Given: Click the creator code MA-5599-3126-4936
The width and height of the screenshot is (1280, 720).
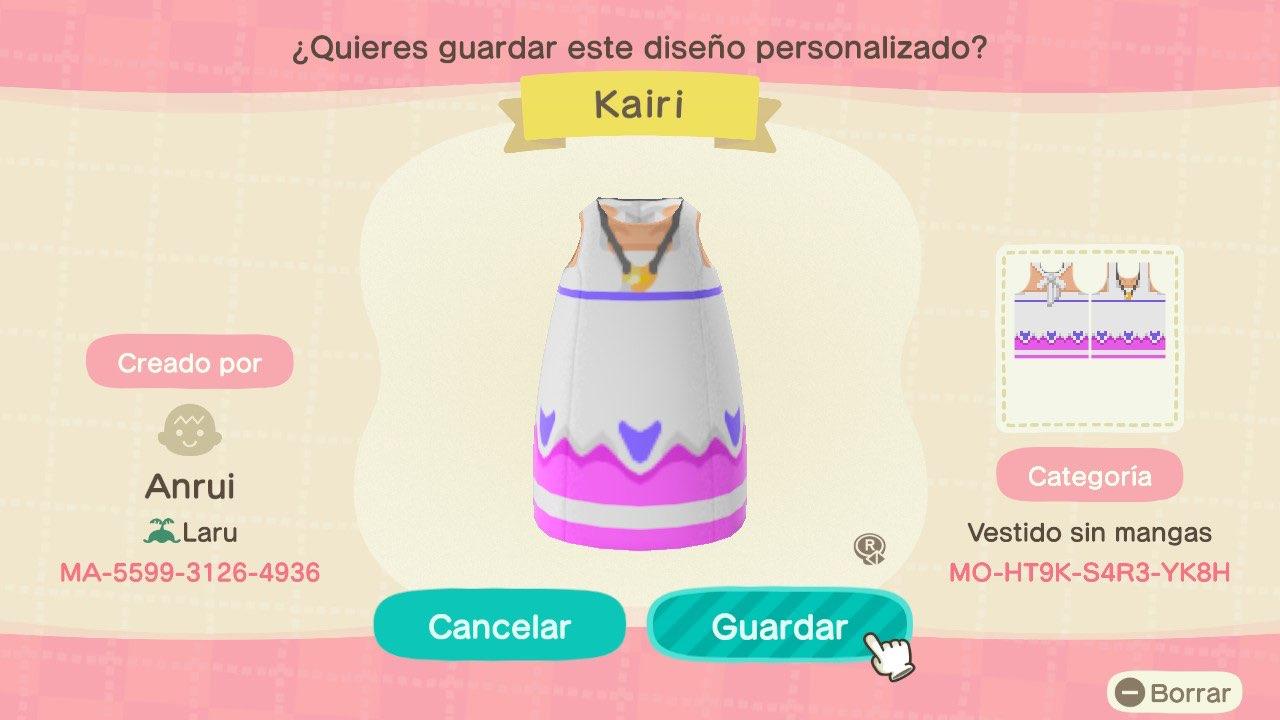Looking at the screenshot, I should pyautogui.click(x=190, y=573).
